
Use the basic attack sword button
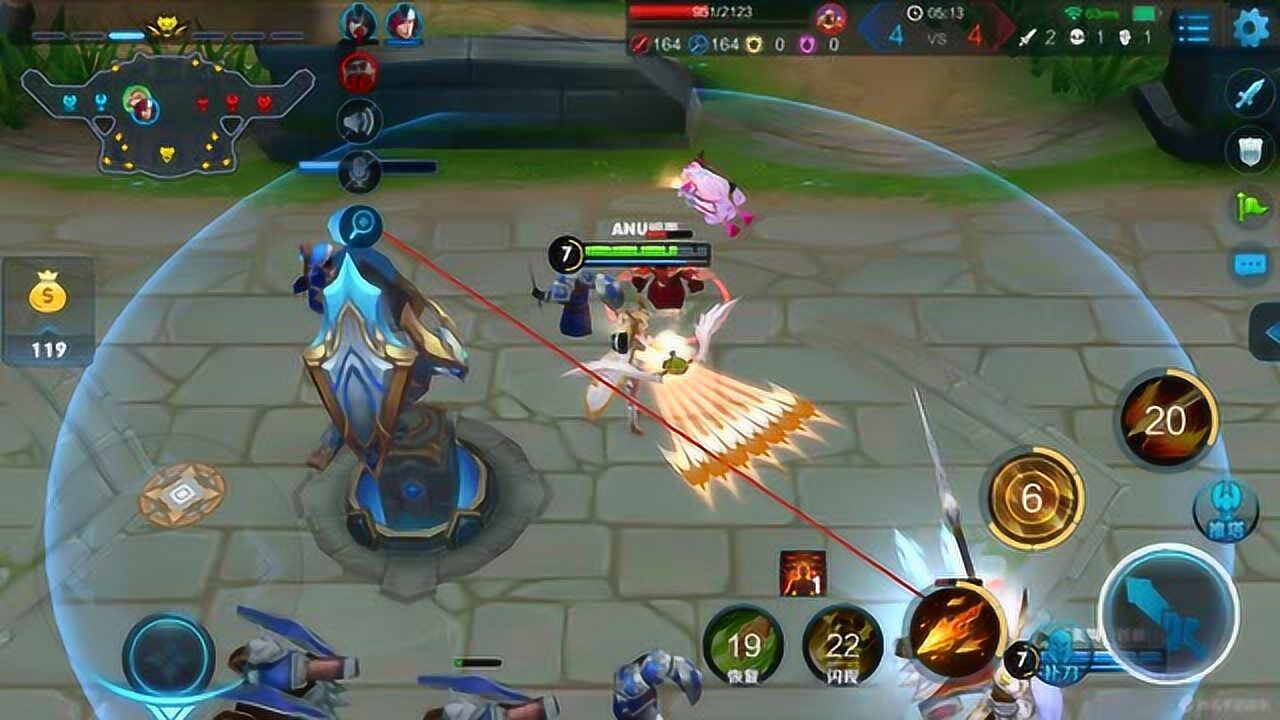pos(1167,612)
